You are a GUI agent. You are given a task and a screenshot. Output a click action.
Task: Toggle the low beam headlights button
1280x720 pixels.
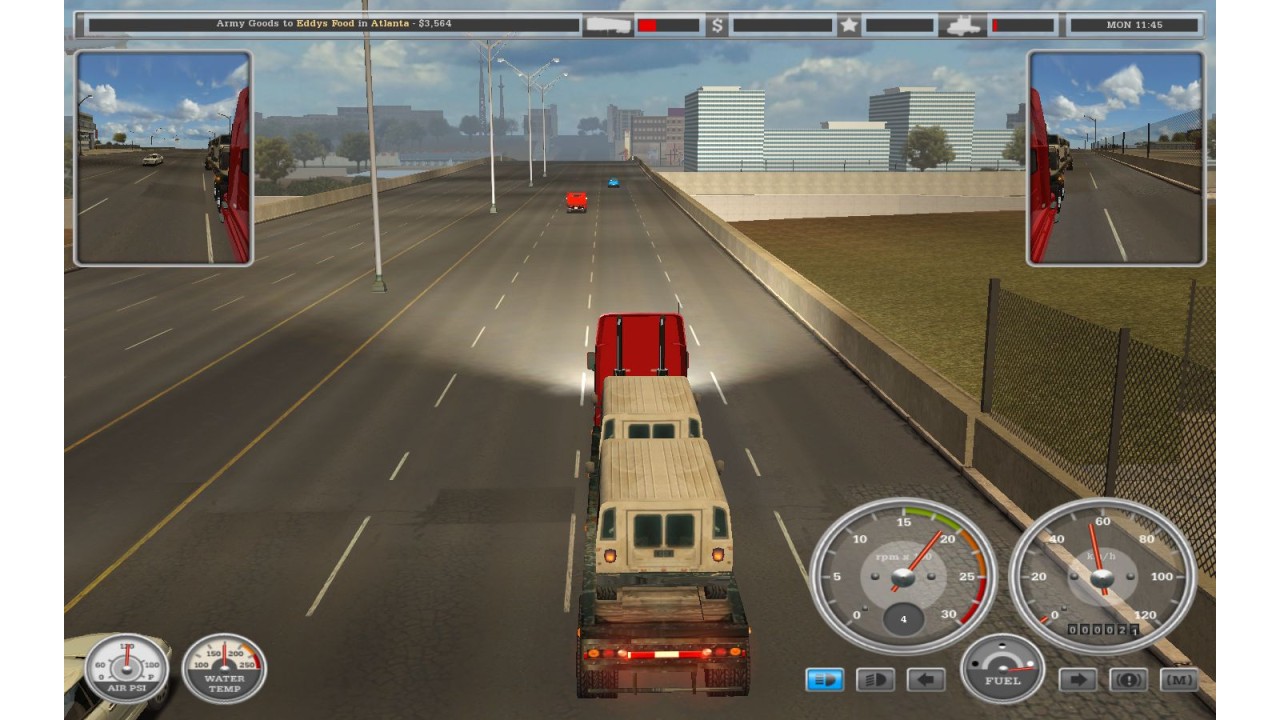(825, 680)
